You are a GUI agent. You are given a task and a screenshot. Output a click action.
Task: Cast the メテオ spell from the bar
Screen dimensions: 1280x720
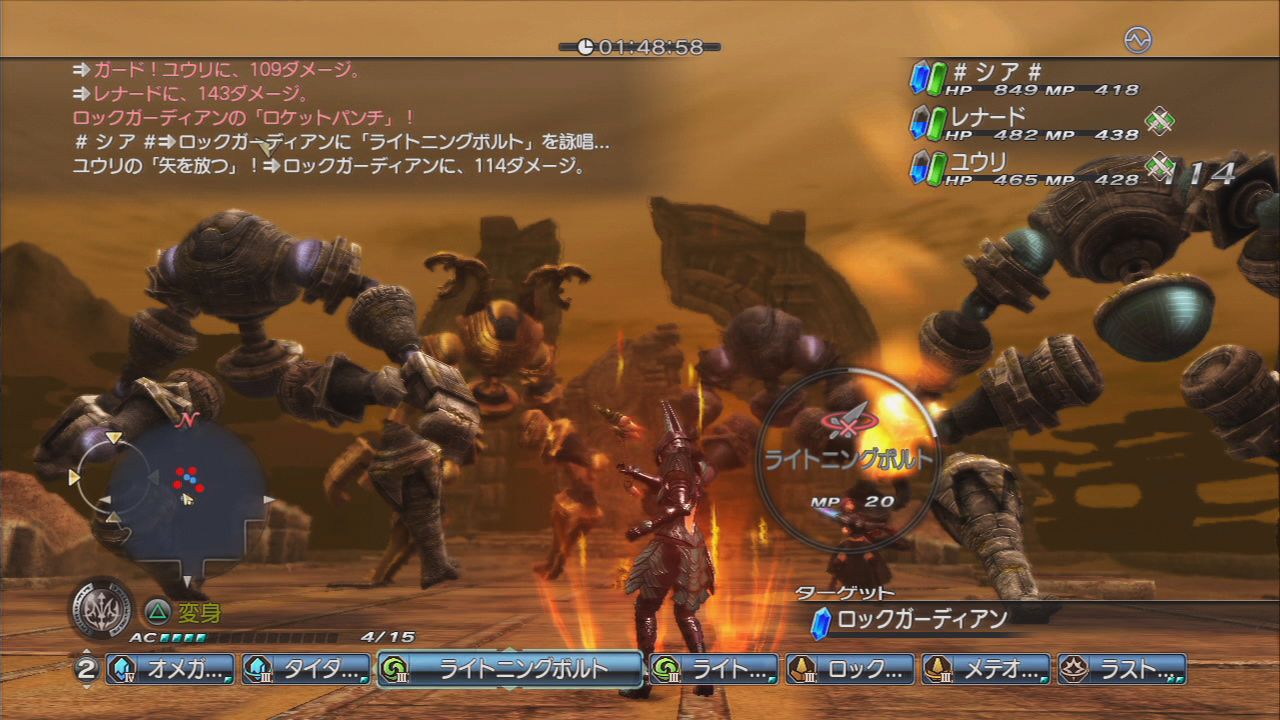(x=986, y=669)
